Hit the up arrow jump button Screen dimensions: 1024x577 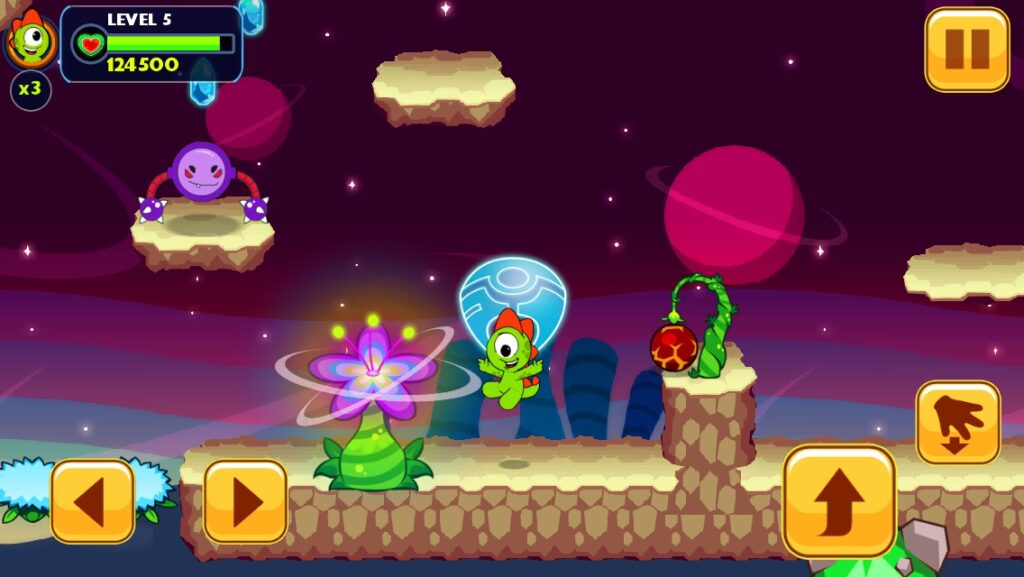click(x=839, y=500)
